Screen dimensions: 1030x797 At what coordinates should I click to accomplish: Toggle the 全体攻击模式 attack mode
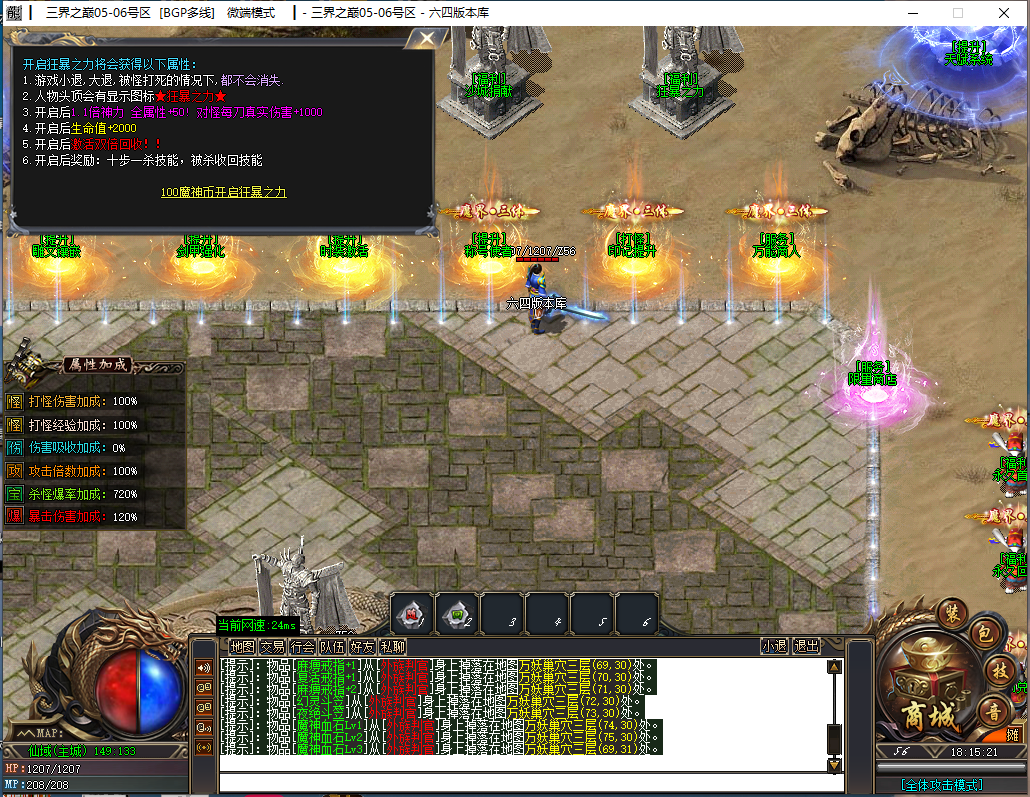tap(941, 785)
